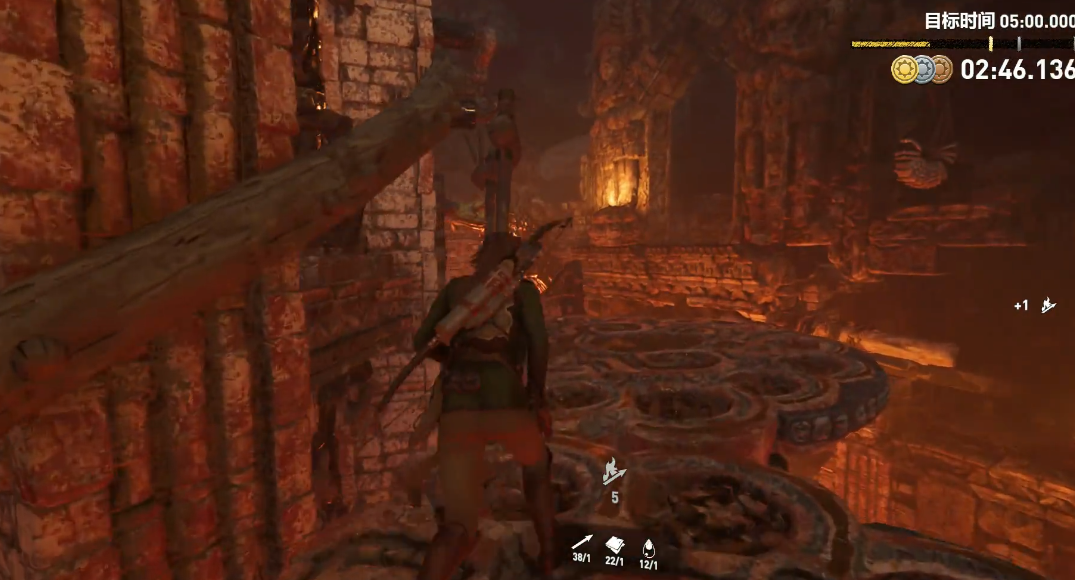Click the gold medal icon
The width and height of the screenshot is (1075, 580).
click(x=903, y=69)
